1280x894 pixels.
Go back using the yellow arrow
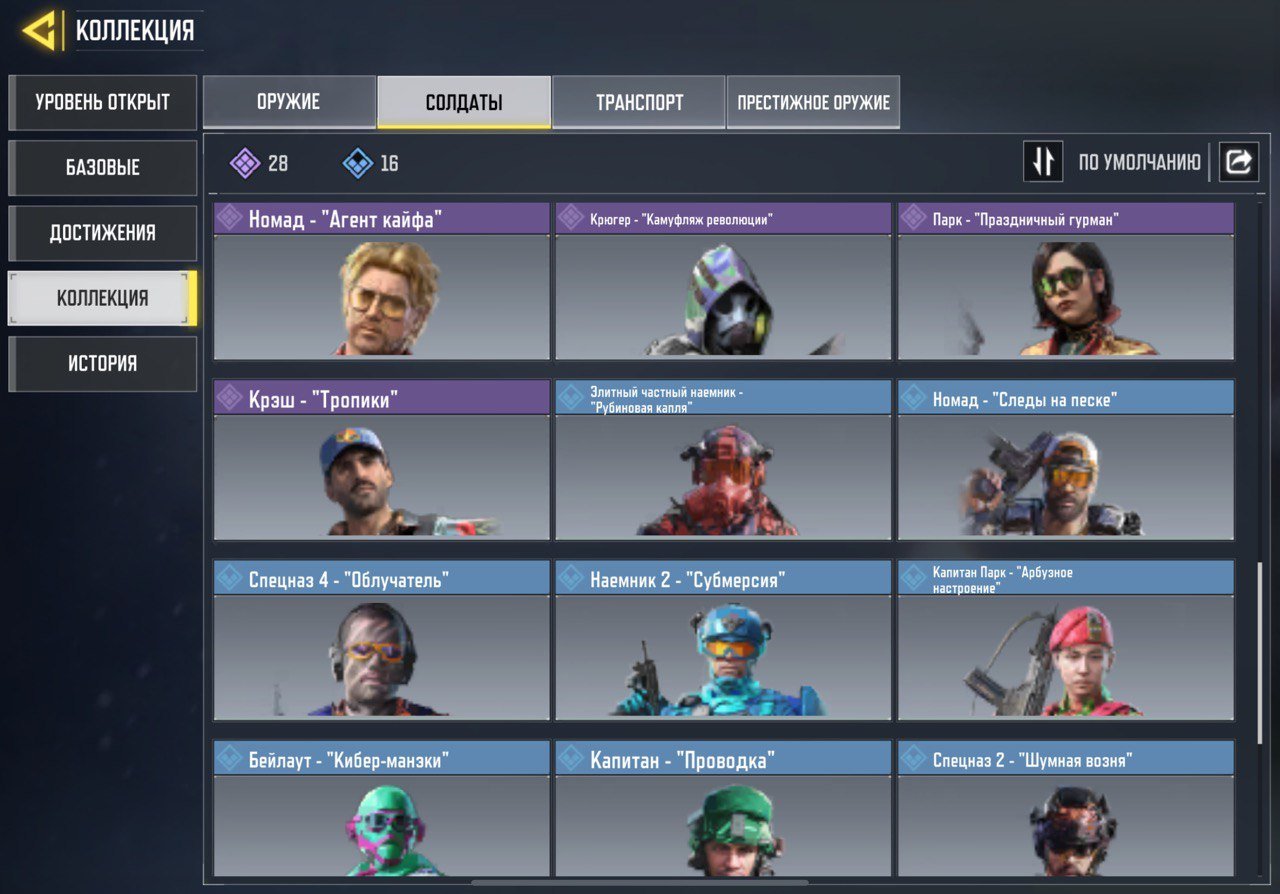click(40, 31)
